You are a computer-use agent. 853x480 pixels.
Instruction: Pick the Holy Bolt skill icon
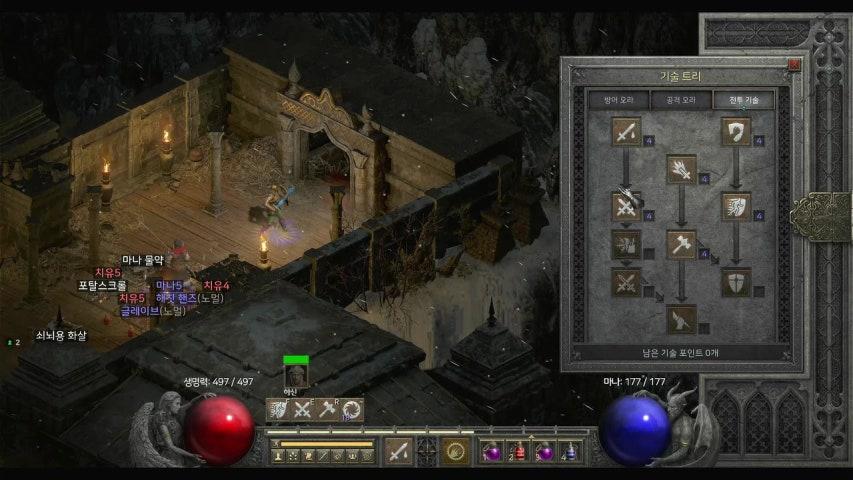681,168
